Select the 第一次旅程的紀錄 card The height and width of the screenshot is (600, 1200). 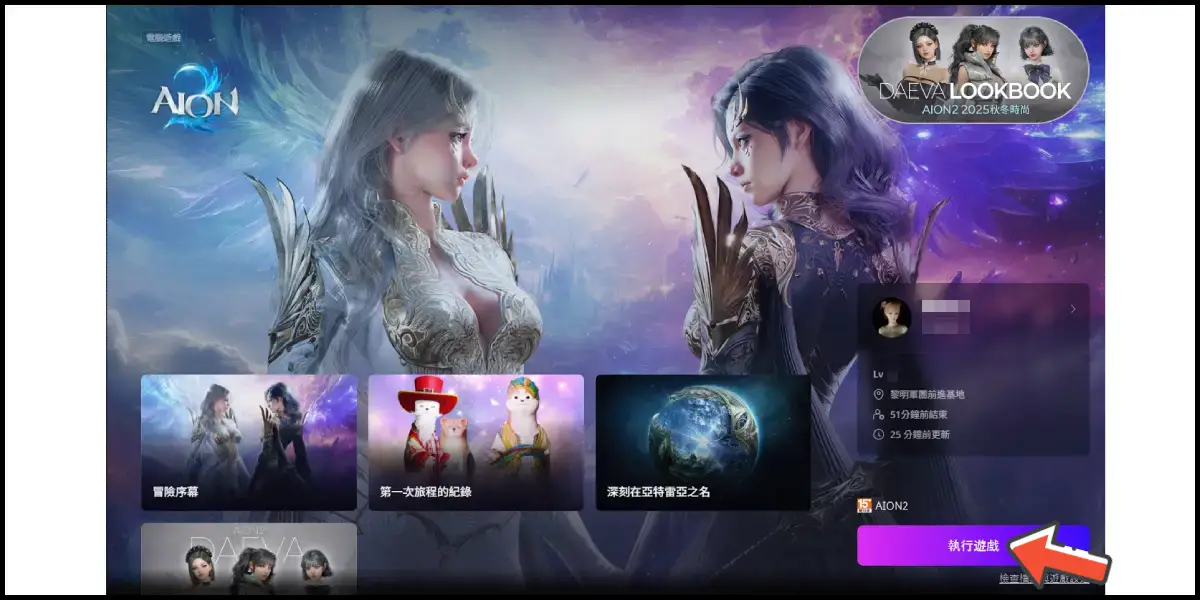(x=476, y=442)
